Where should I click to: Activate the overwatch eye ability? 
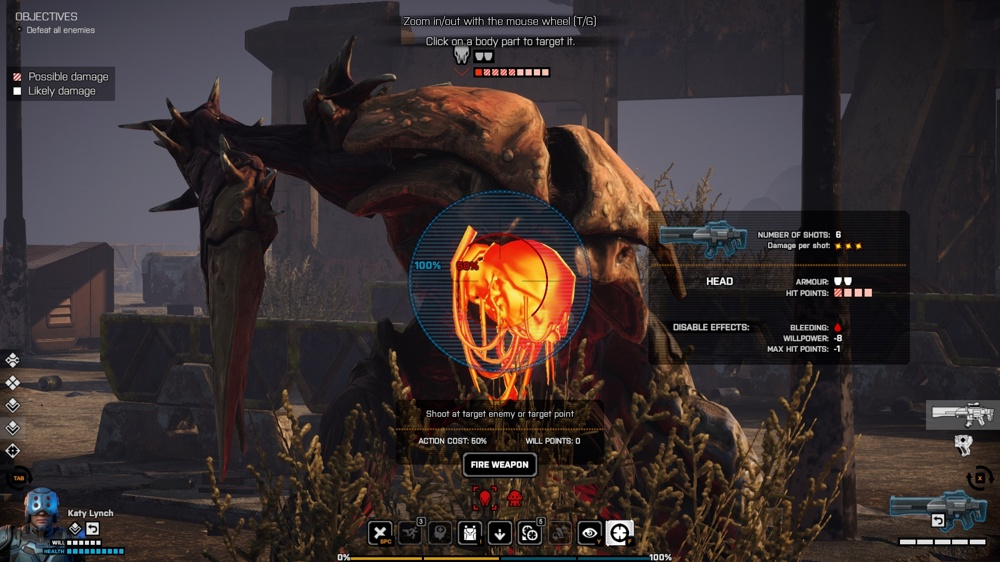(590, 533)
